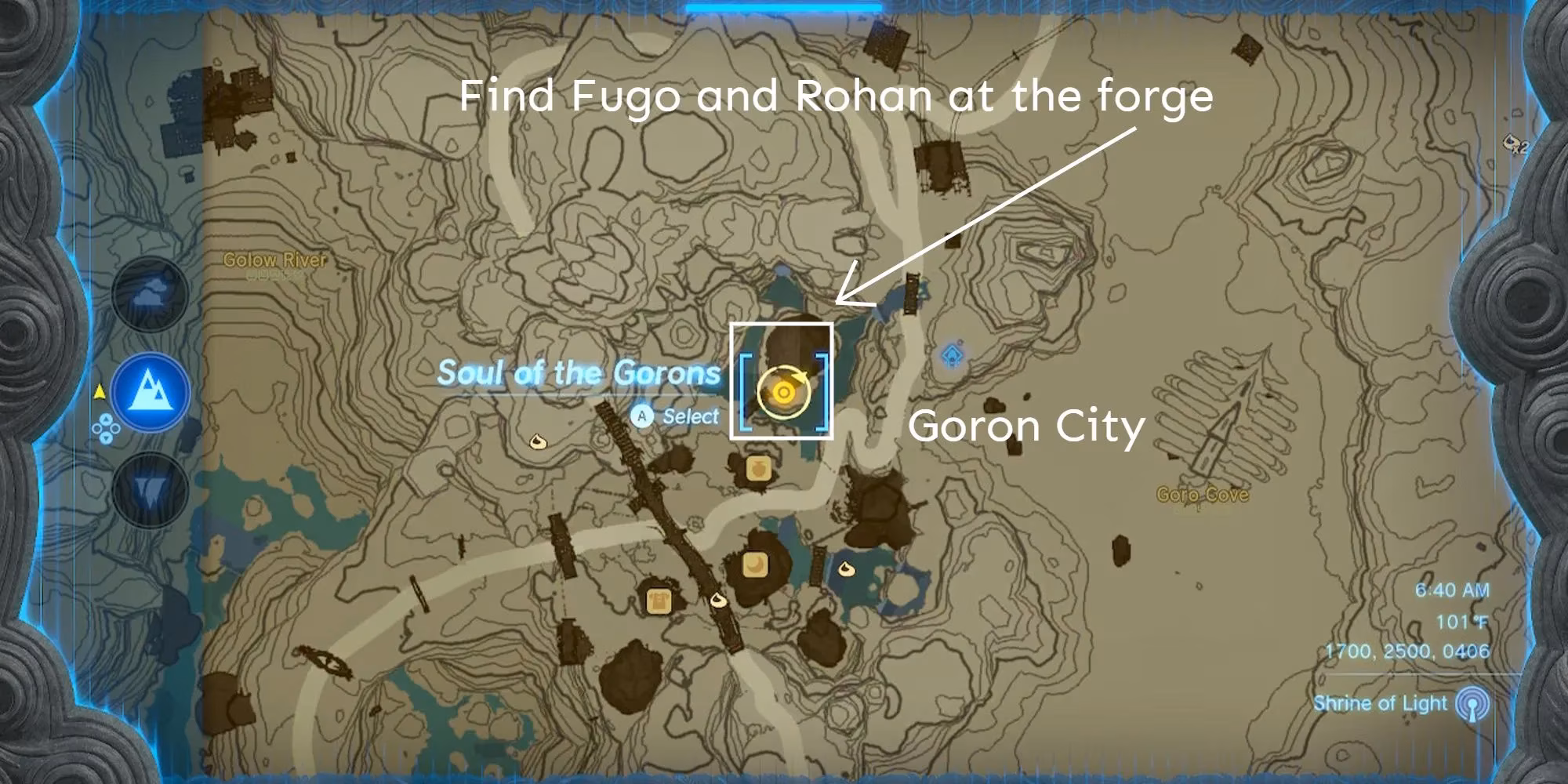This screenshot has width=1568, height=784.
Task: Toggle the yellow triangle destination pin
Action: pos(100,392)
